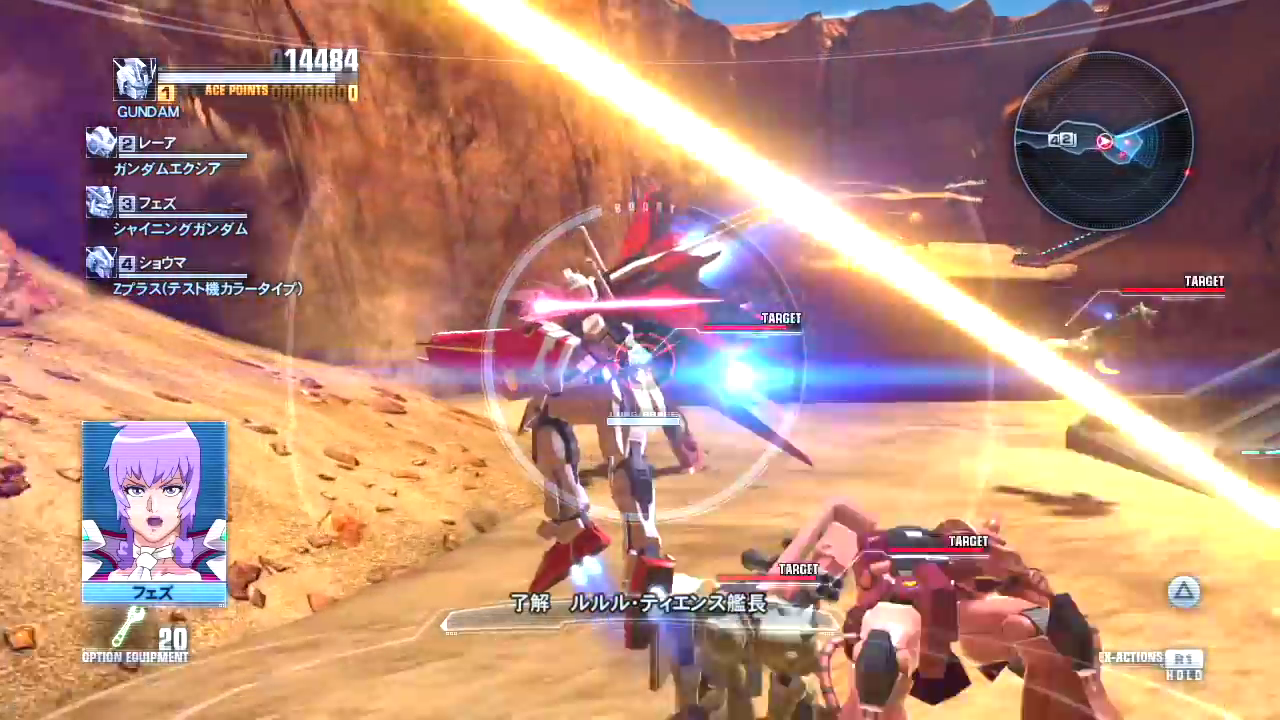This screenshot has height=720, width=1280.
Task: Select the GUNDAM player 1 head icon
Action: [135, 80]
